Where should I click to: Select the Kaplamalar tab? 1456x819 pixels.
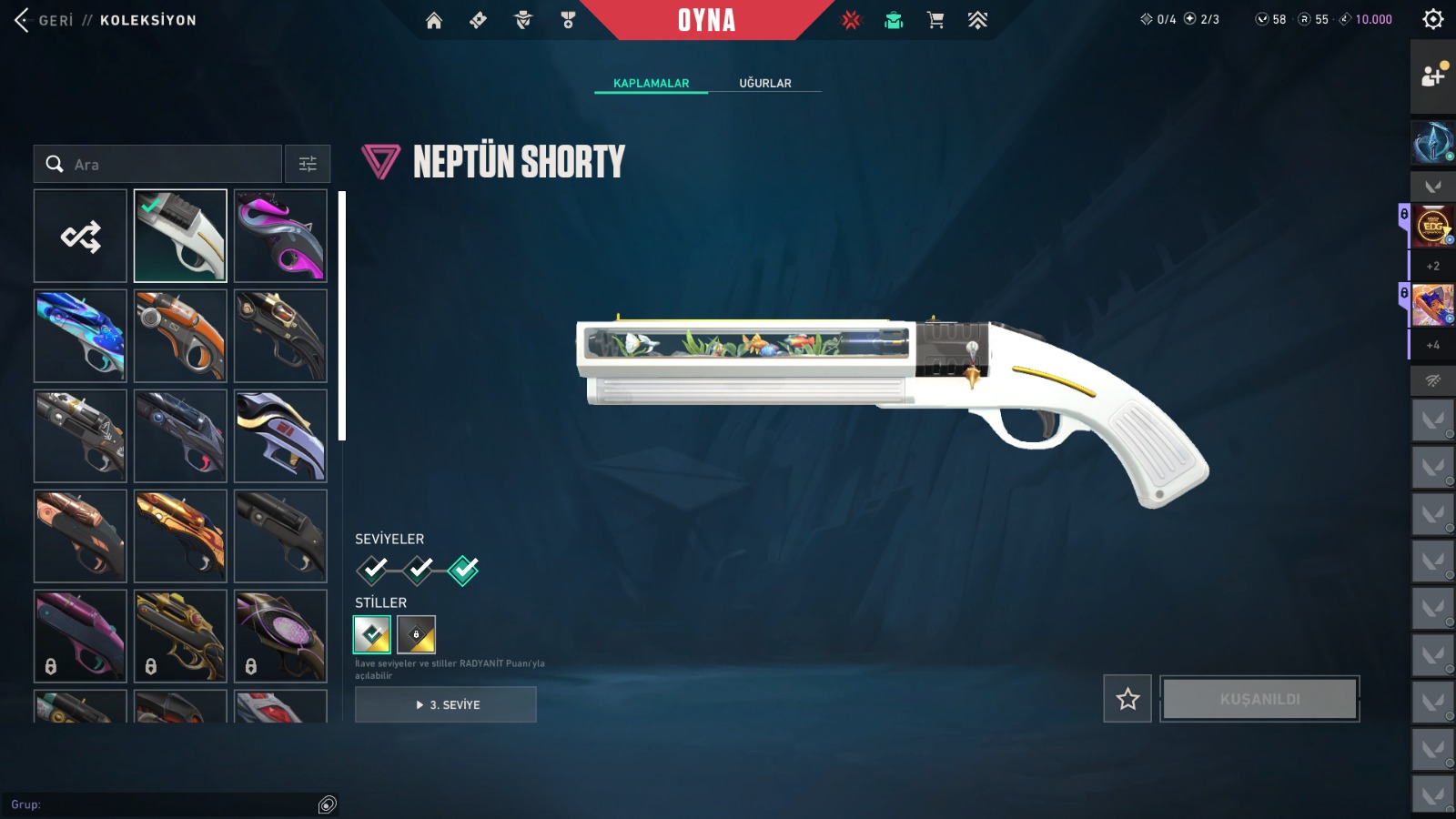651,83
